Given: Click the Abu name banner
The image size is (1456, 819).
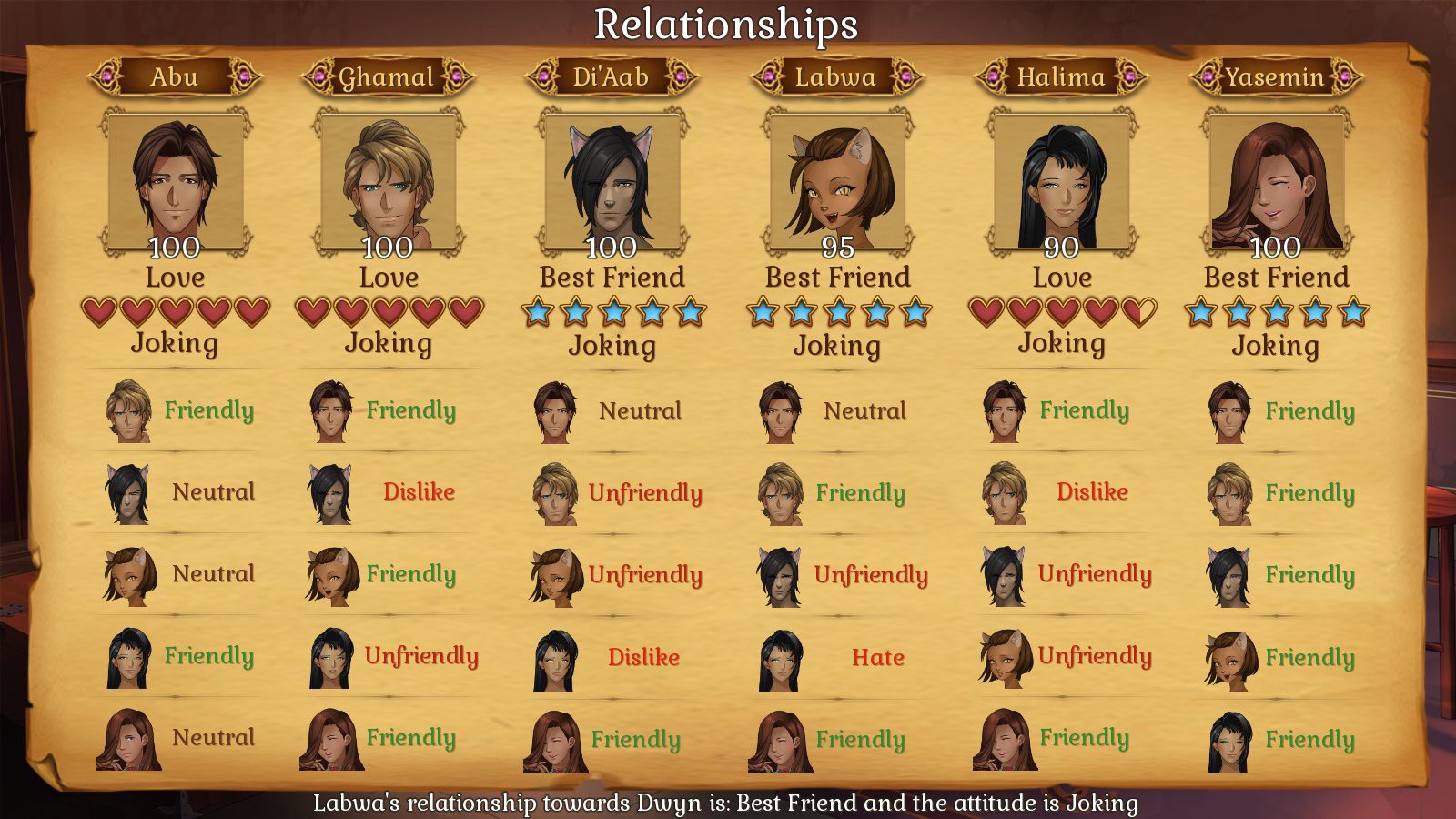Looking at the screenshot, I should point(175,76).
